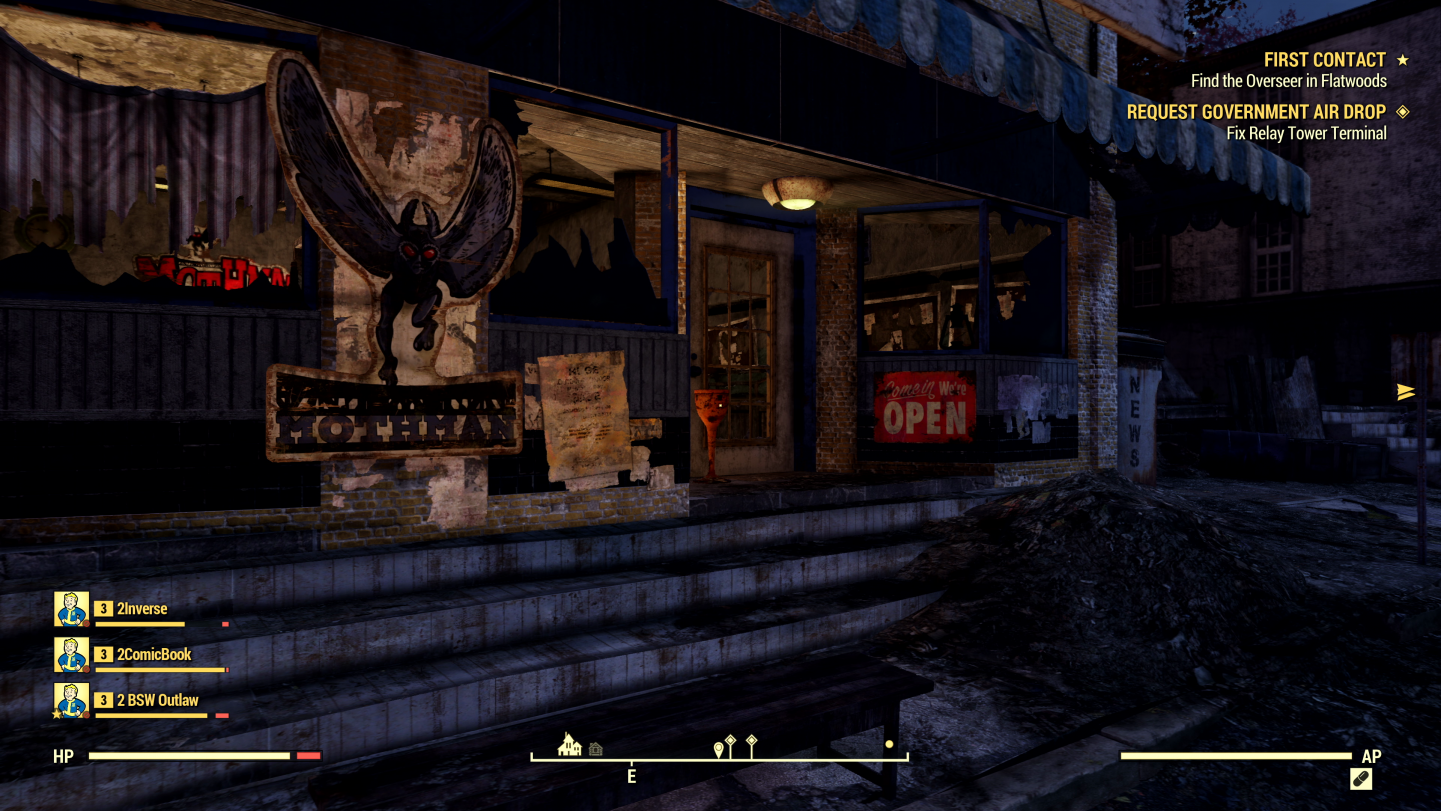1441x811 pixels.
Task: Click the map pin marker on the compass
Action: click(x=718, y=749)
